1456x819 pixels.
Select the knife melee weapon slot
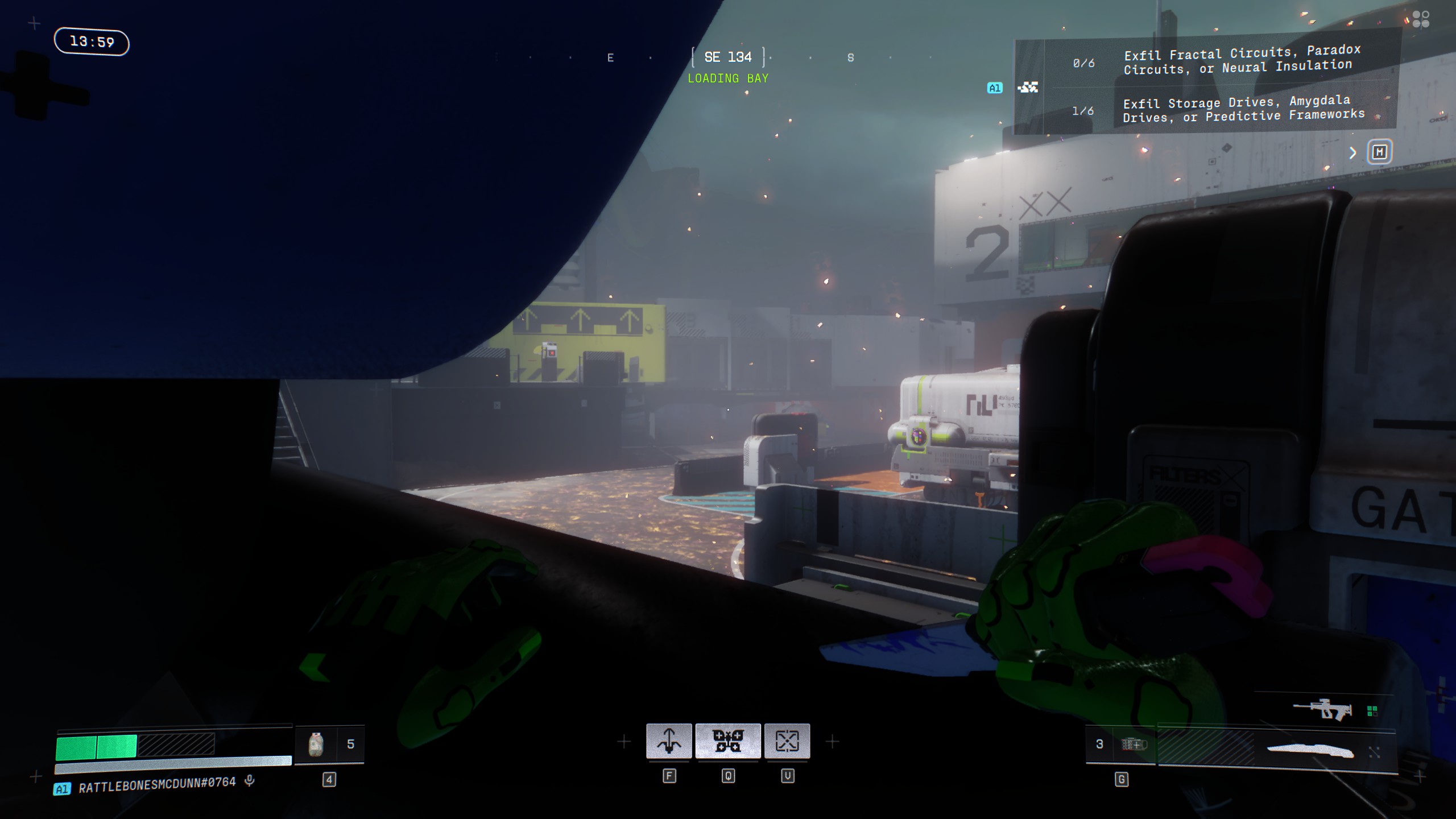coord(1310,751)
